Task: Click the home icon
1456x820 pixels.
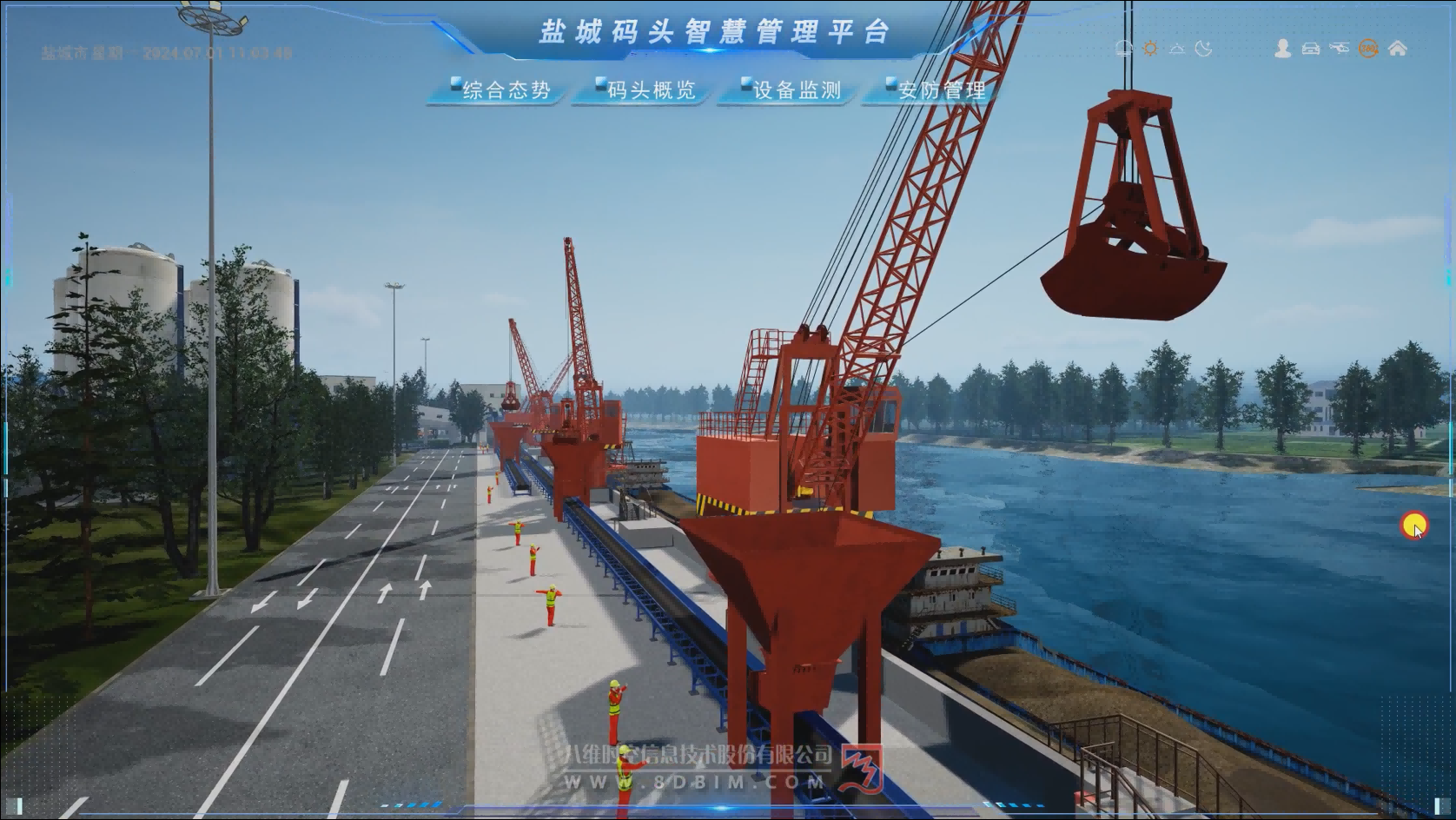Action: pyautogui.click(x=1398, y=49)
